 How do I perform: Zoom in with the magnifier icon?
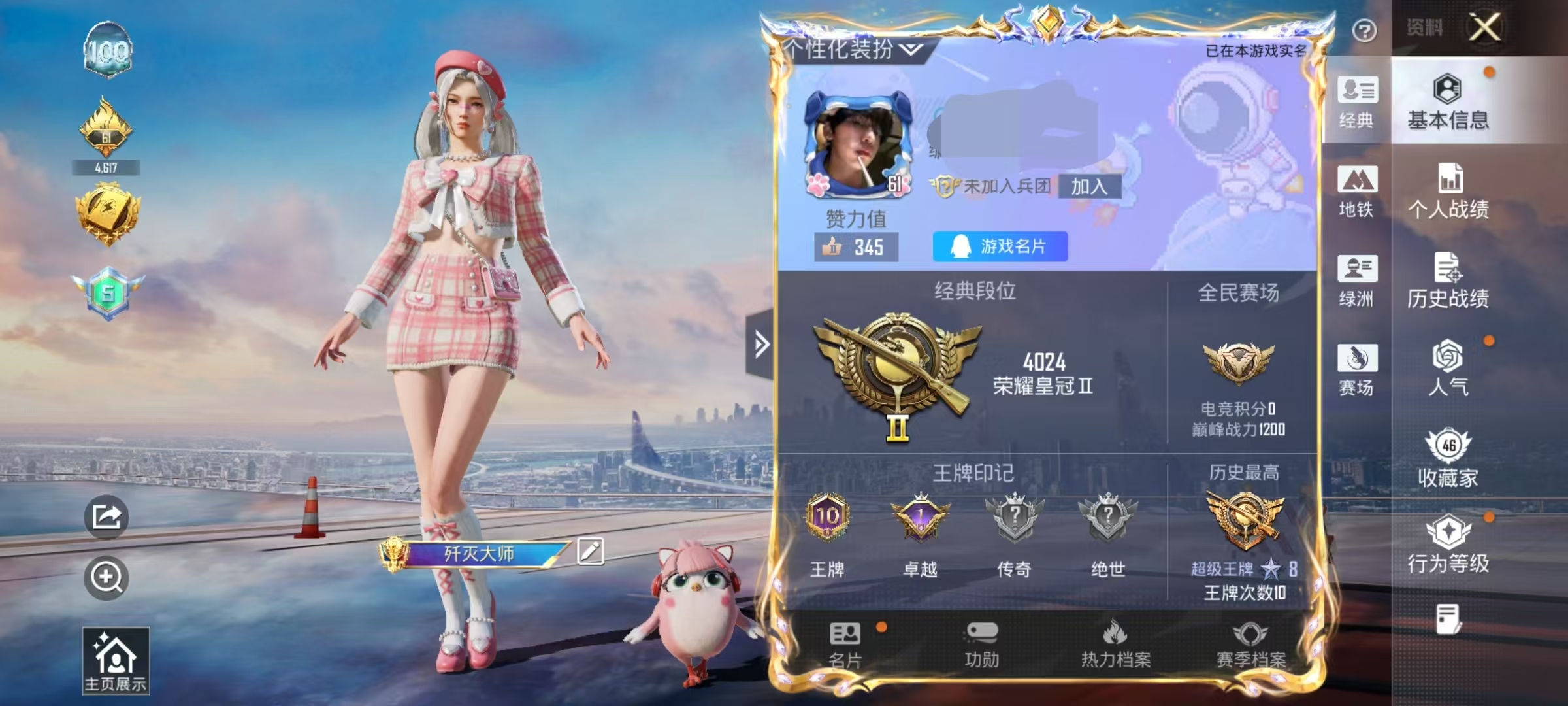[106, 577]
